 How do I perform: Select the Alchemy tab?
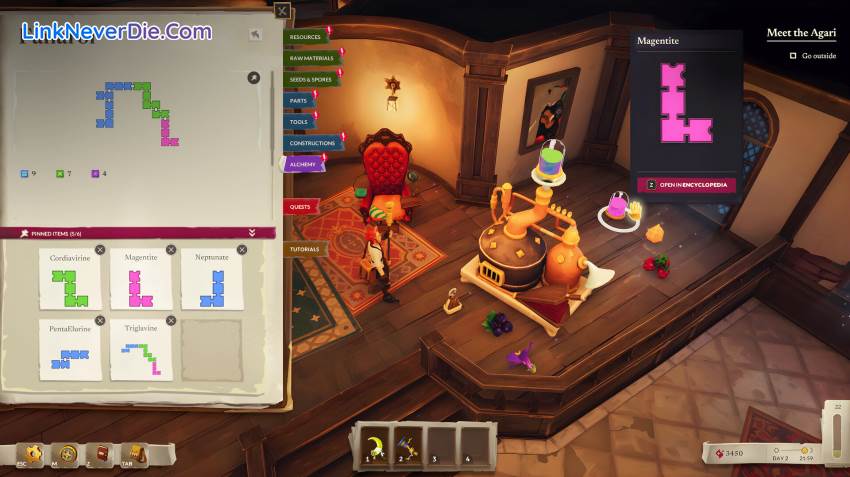click(x=302, y=163)
